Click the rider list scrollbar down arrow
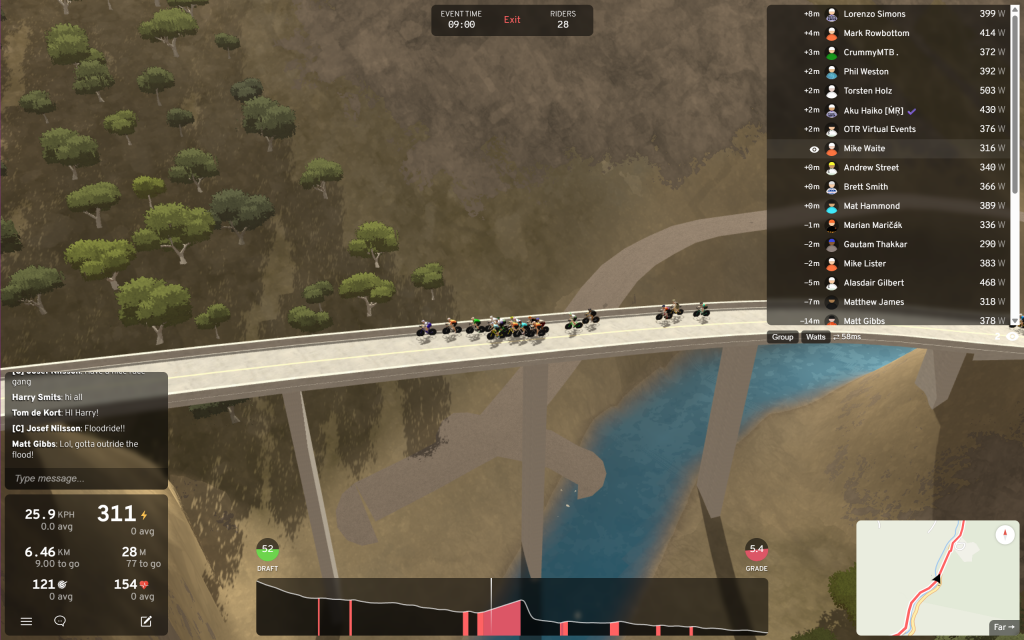The image size is (1024, 640). tap(1015, 321)
